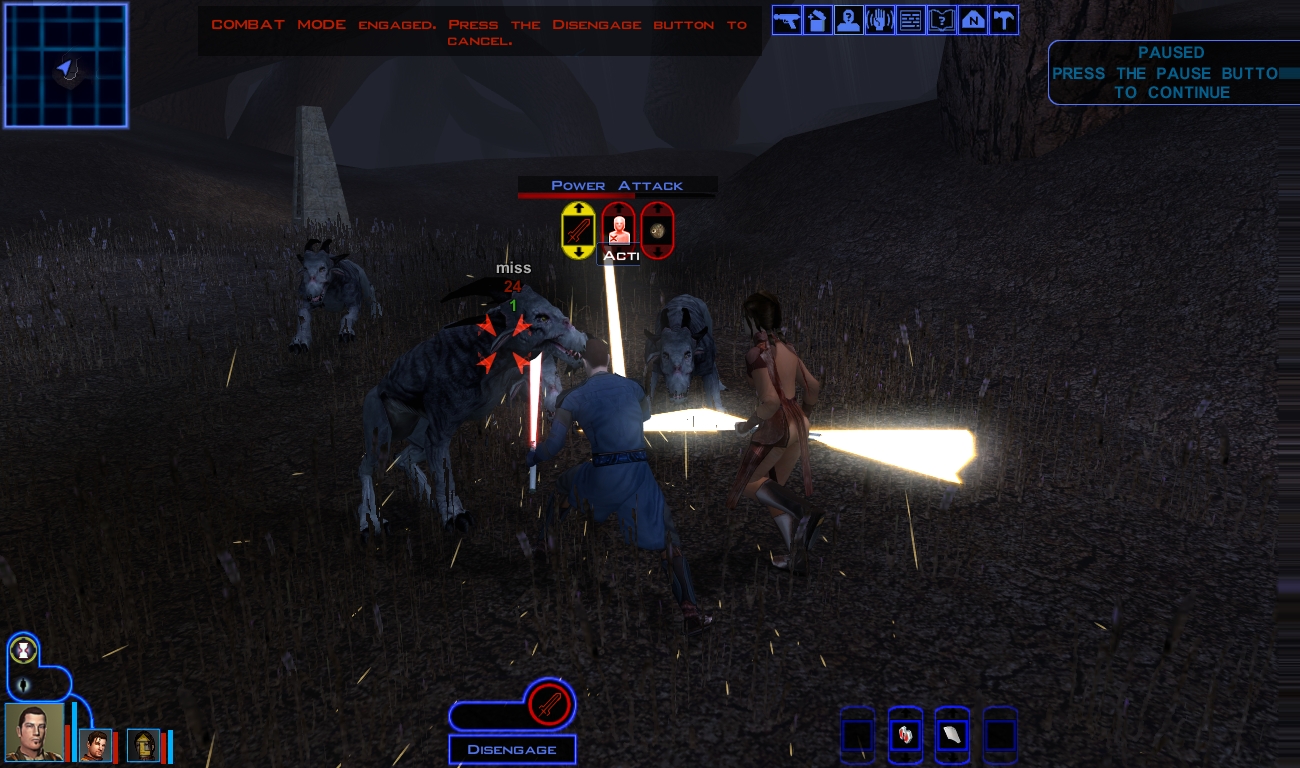The width and height of the screenshot is (1300, 768).
Task: Show the character sheet silhouette icon
Action: [849, 20]
